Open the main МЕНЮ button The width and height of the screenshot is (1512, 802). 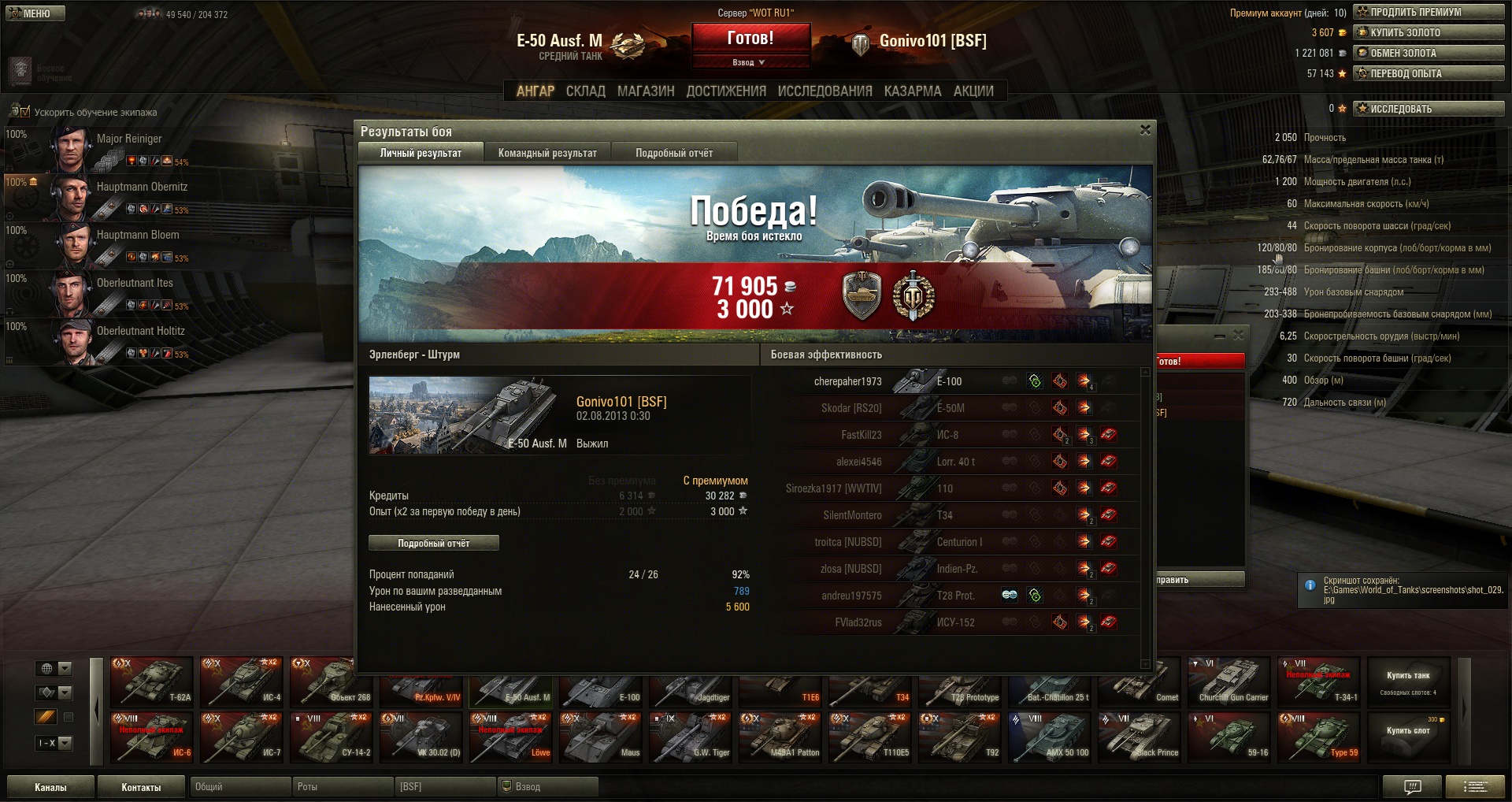tap(35, 13)
